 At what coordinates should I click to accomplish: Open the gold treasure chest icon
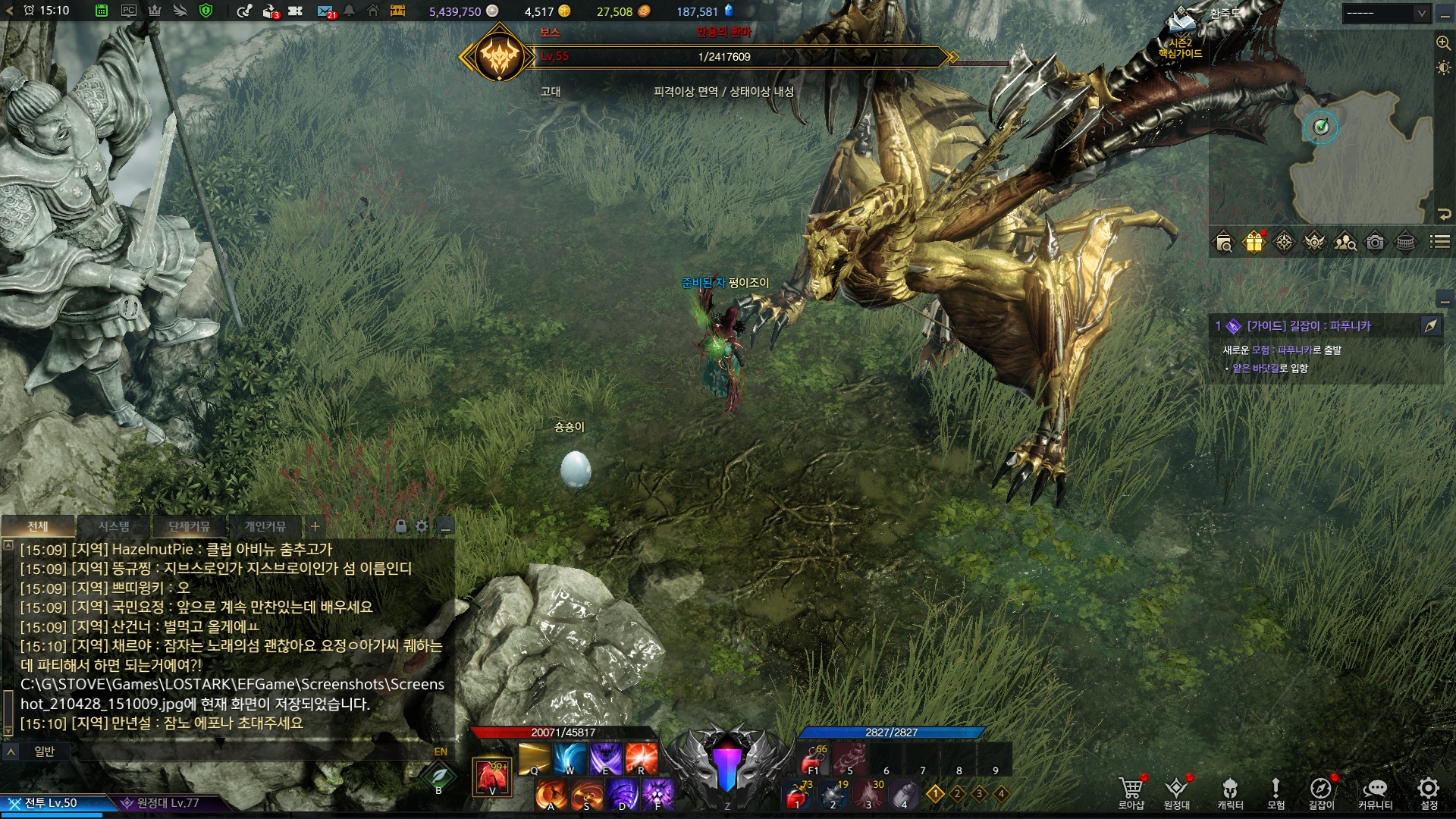click(x=397, y=11)
